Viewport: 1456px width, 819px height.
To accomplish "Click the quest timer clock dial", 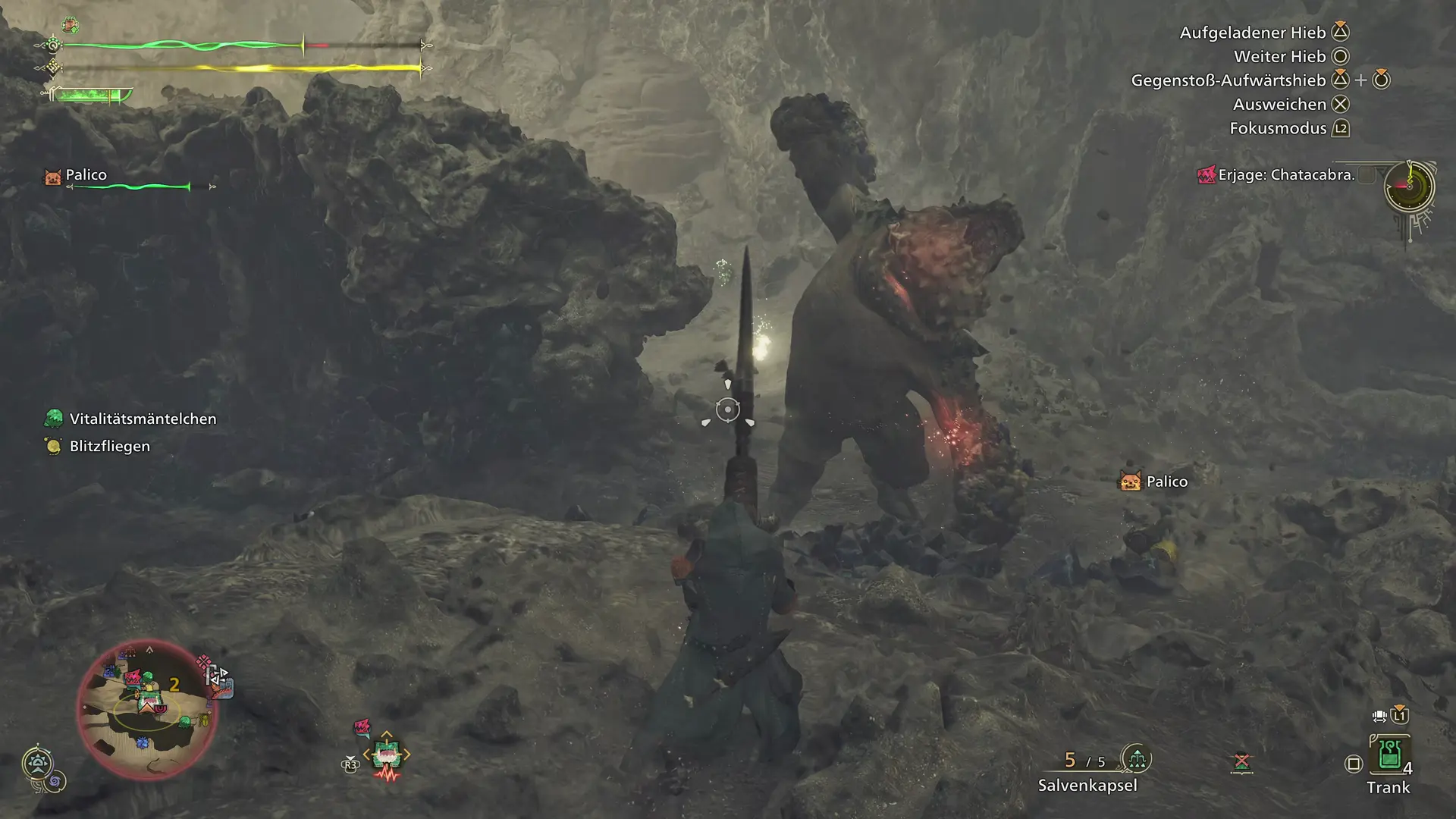I will point(1409,187).
